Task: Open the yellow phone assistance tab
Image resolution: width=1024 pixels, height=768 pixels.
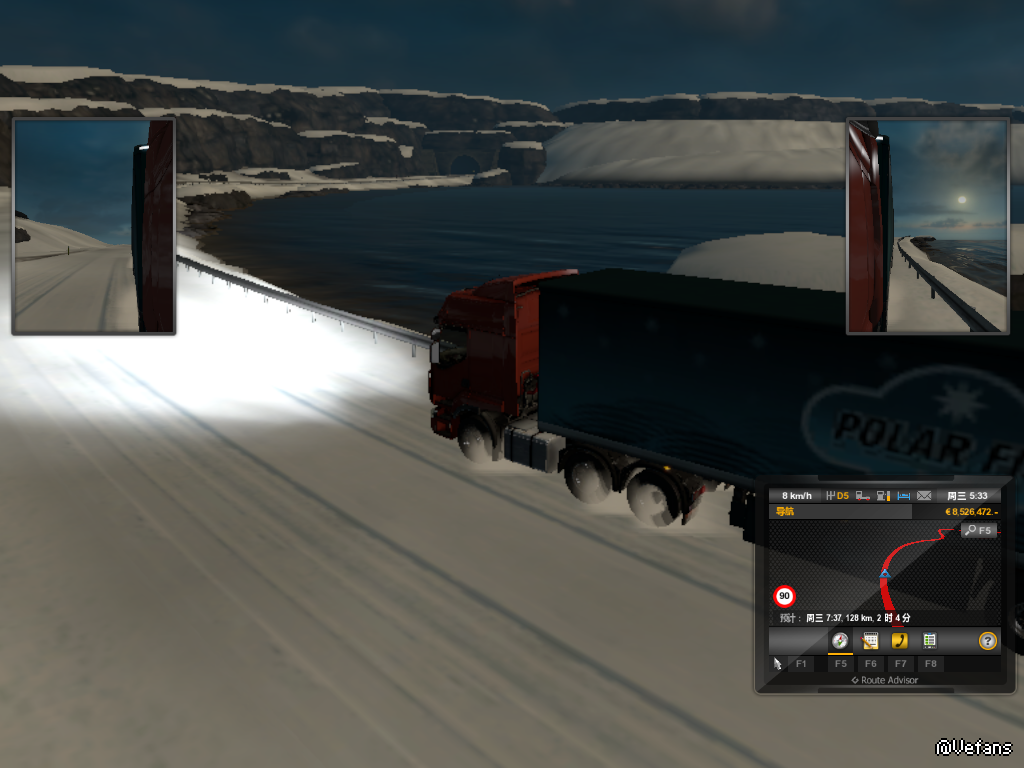Action: pyautogui.click(x=900, y=641)
